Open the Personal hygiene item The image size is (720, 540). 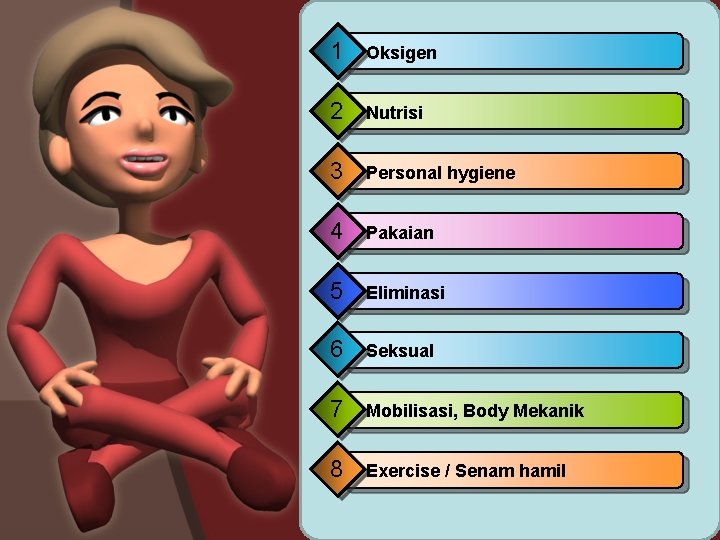coord(520,172)
